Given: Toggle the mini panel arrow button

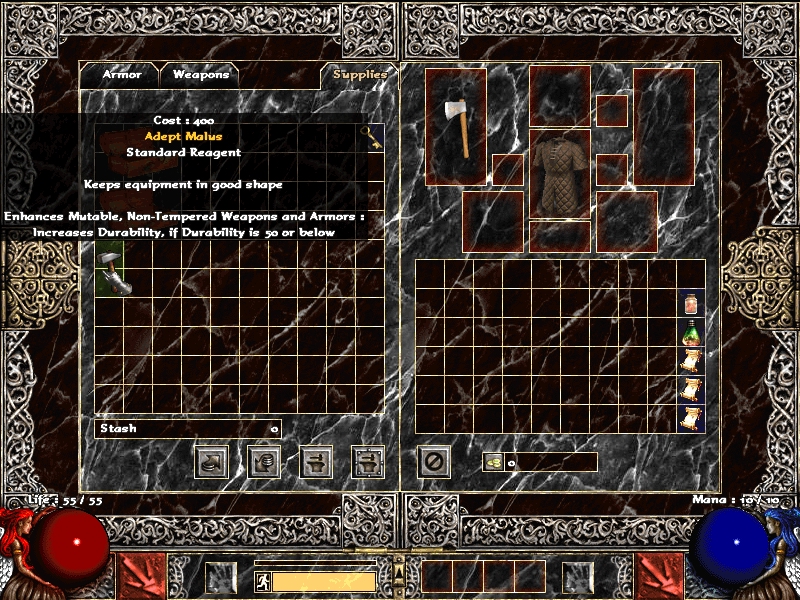Looking at the screenshot, I should (399, 571).
